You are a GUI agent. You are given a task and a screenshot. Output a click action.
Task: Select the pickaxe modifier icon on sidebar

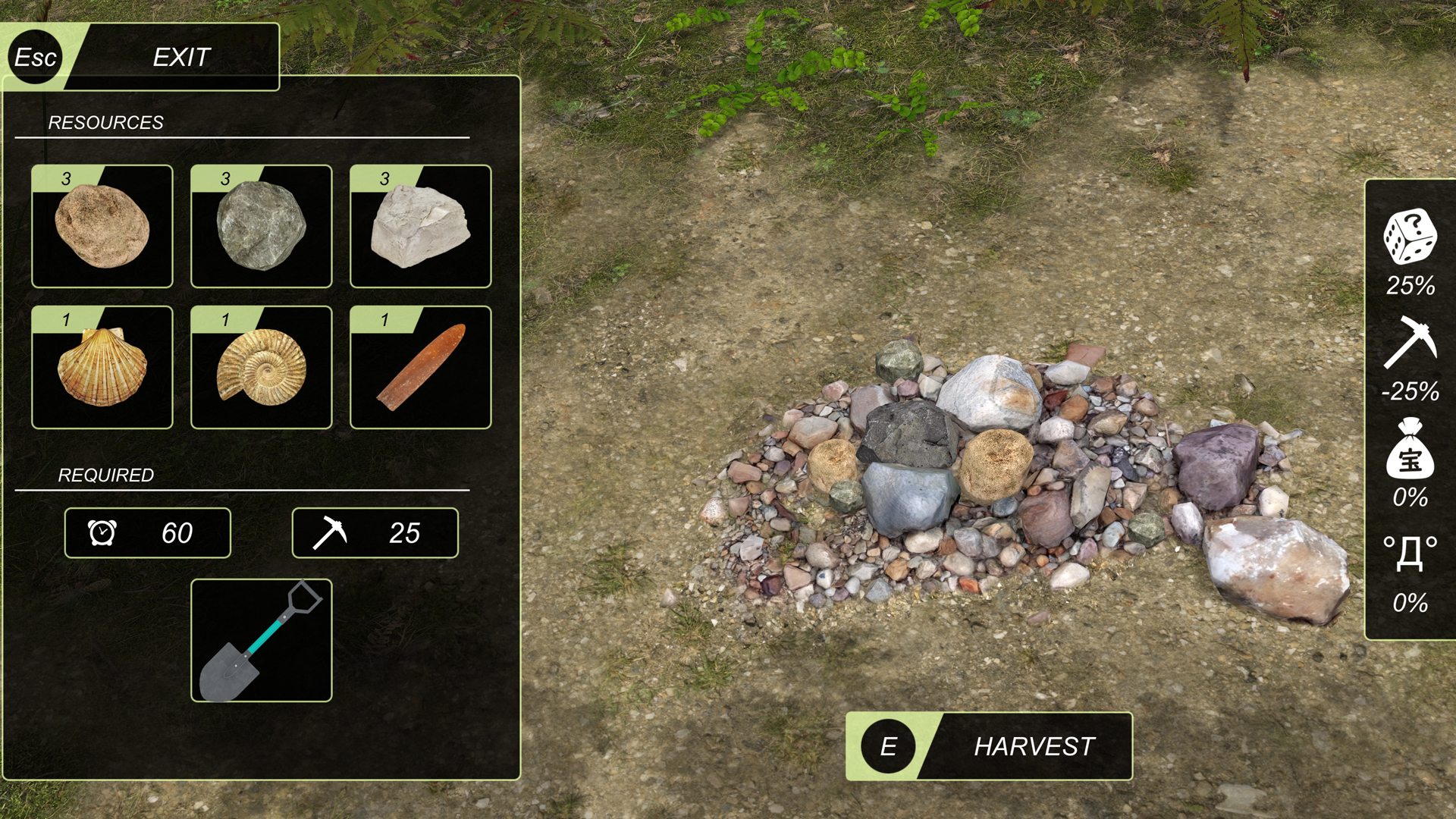pyautogui.click(x=1410, y=343)
